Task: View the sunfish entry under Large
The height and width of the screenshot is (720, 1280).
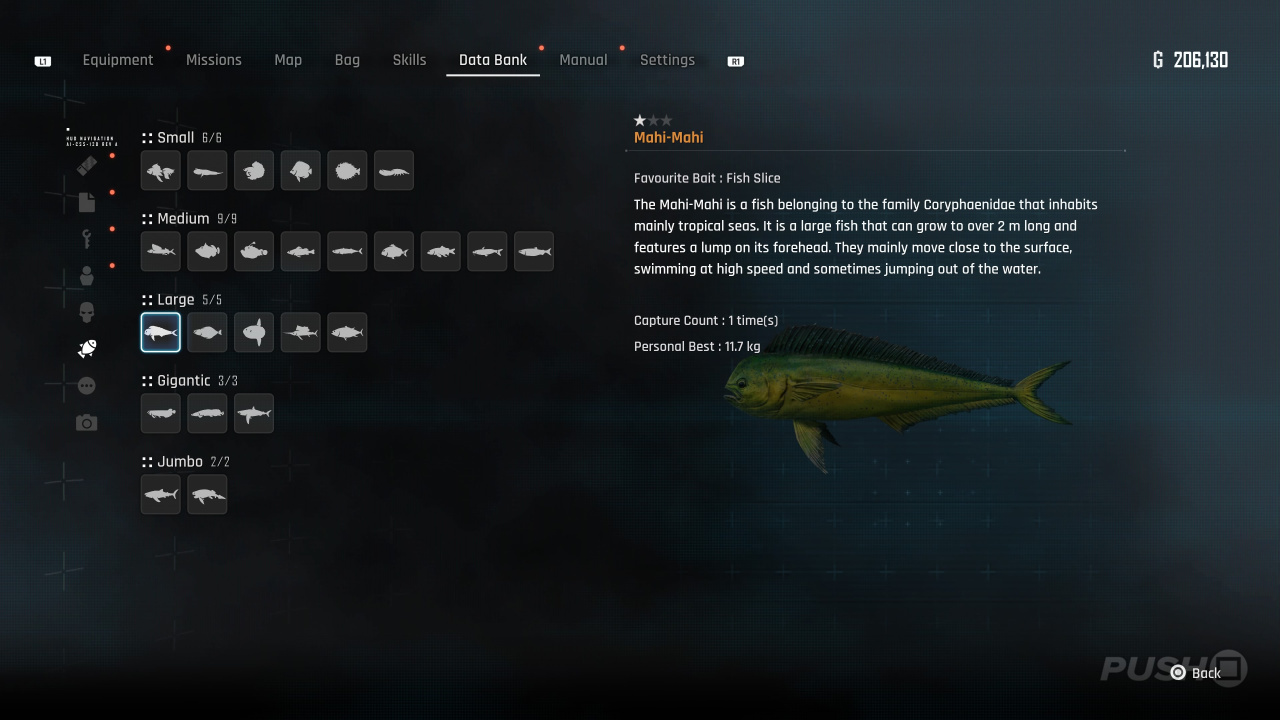Action: click(254, 333)
